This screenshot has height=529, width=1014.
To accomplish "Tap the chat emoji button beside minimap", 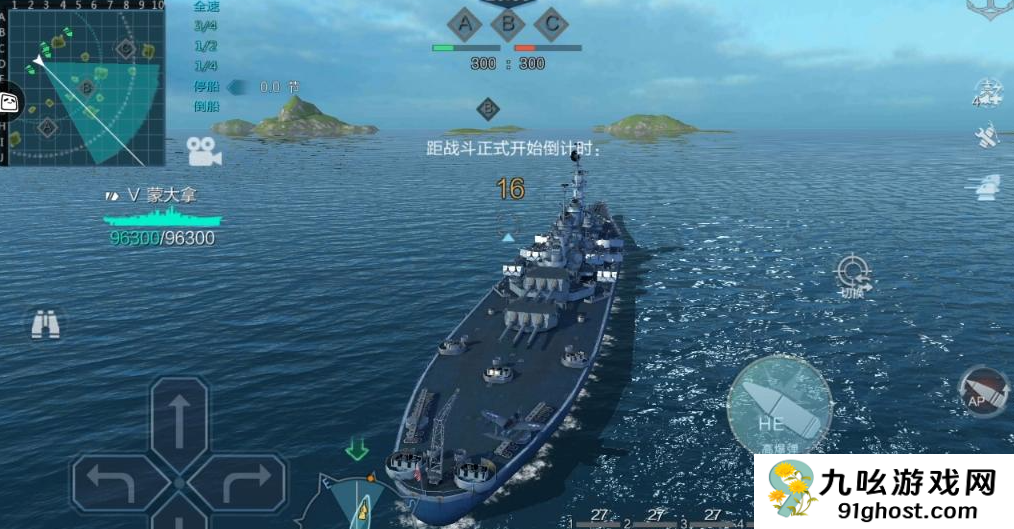I will coord(9,102).
